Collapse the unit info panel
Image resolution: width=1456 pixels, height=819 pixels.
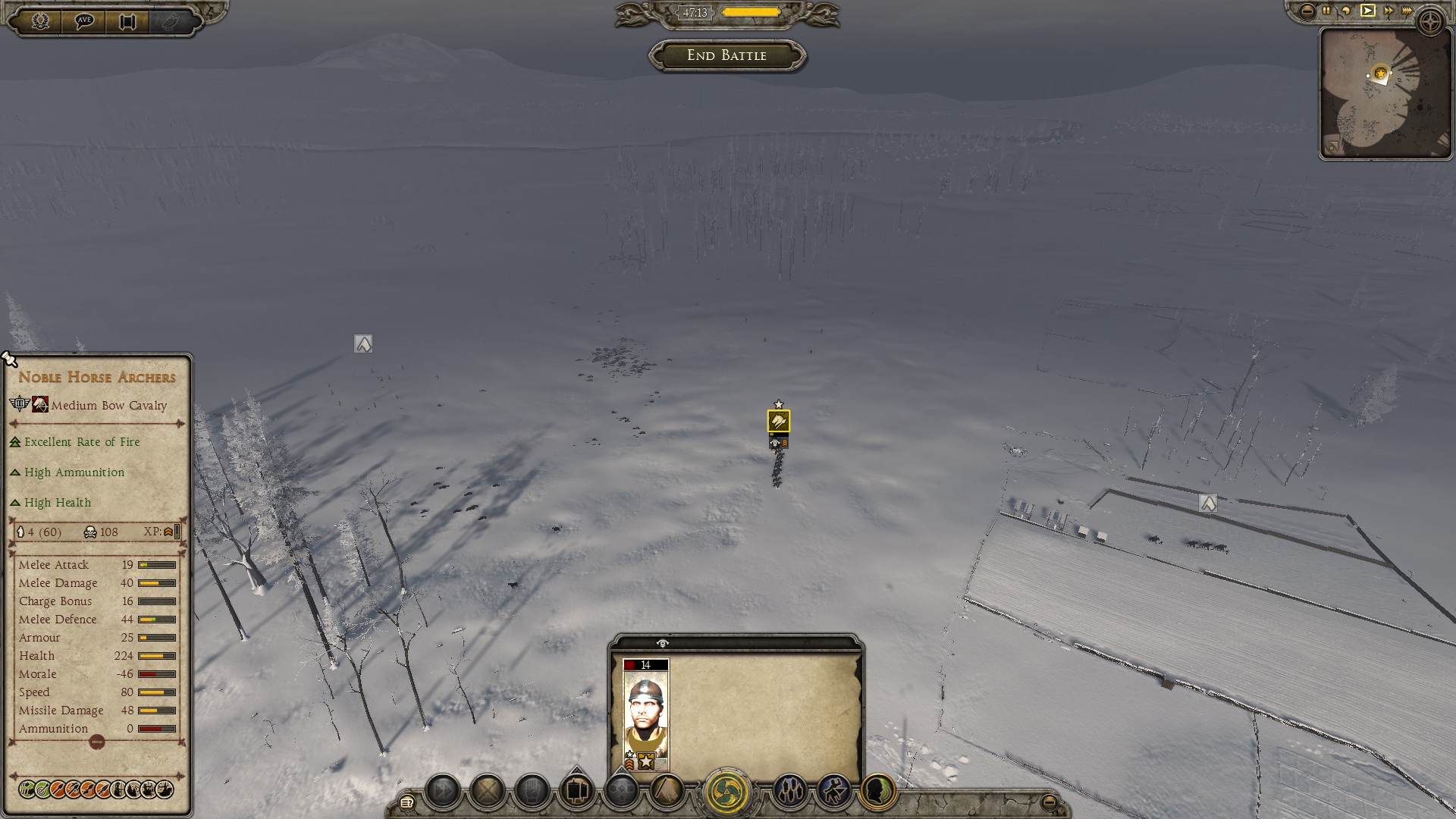(x=97, y=742)
